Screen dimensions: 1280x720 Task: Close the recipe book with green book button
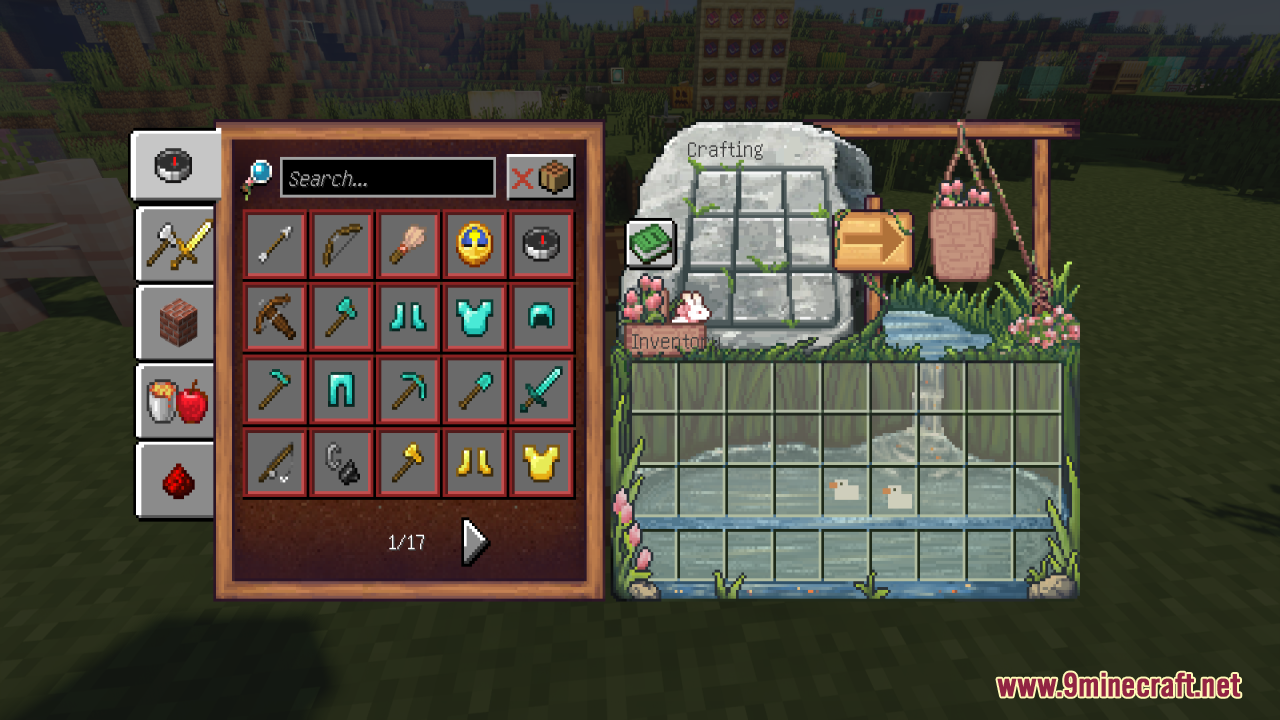pos(651,243)
